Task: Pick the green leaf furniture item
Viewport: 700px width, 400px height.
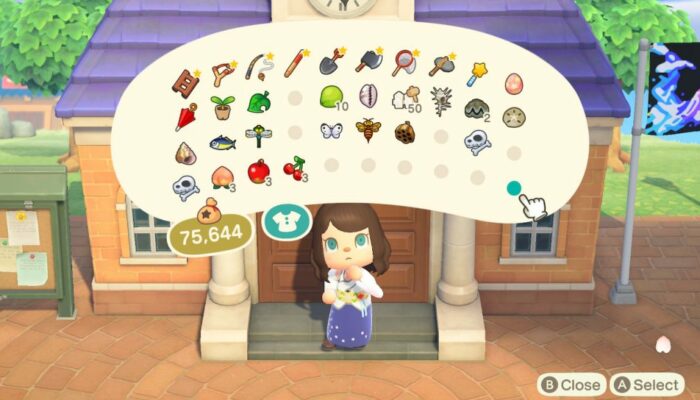Action: (258, 103)
